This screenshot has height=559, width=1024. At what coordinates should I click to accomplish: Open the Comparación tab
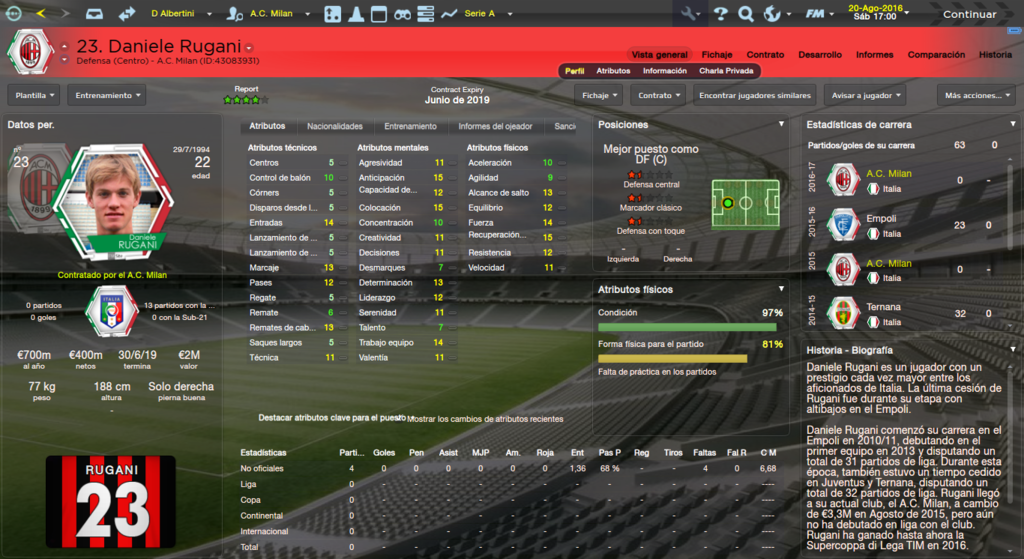coord(936,54)
